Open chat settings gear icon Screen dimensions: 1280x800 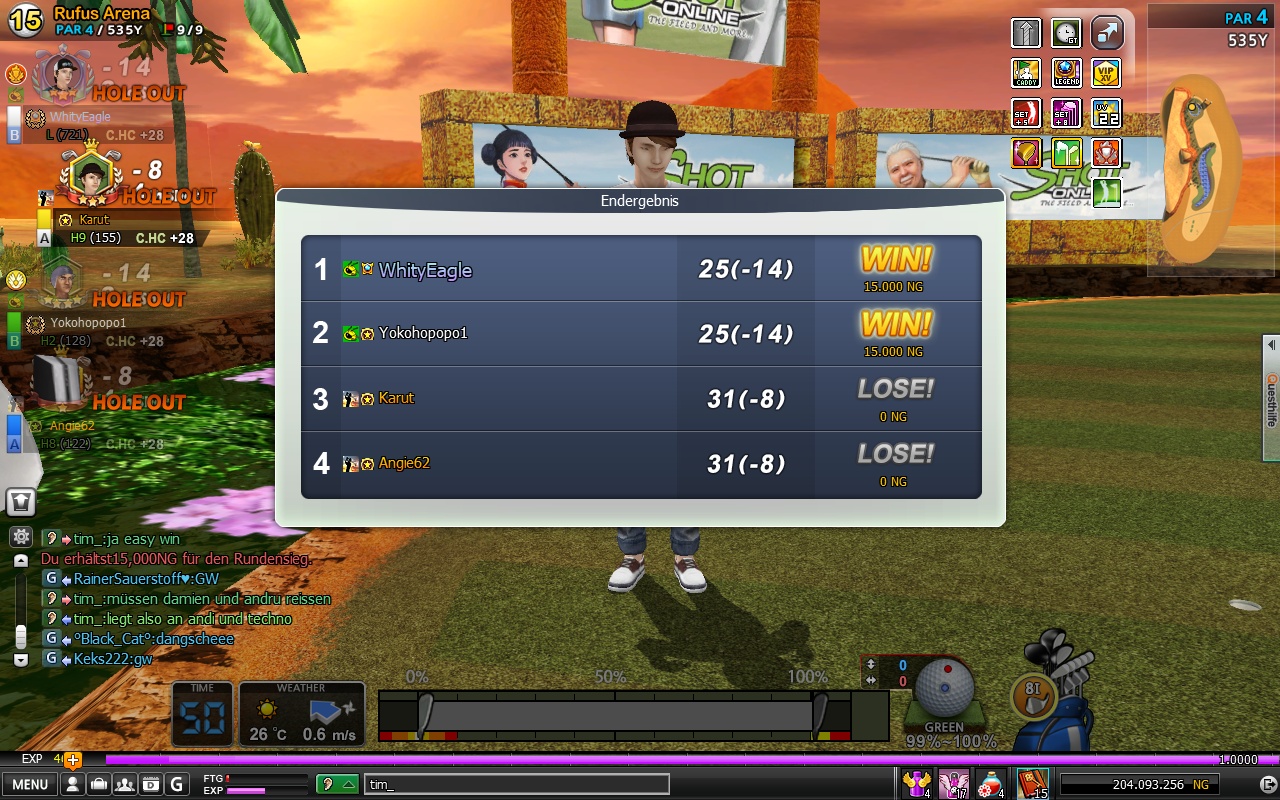click(21, 537)
